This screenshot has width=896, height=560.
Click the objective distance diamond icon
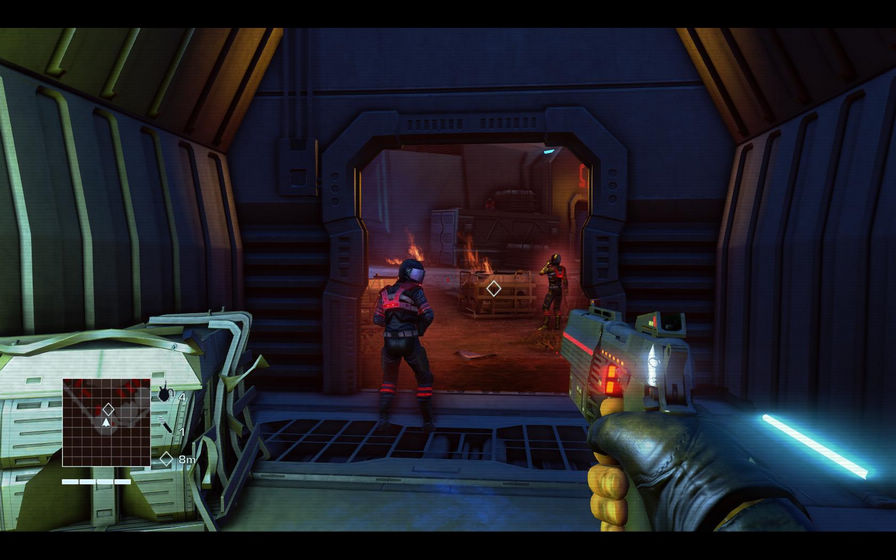coord(166,459)
